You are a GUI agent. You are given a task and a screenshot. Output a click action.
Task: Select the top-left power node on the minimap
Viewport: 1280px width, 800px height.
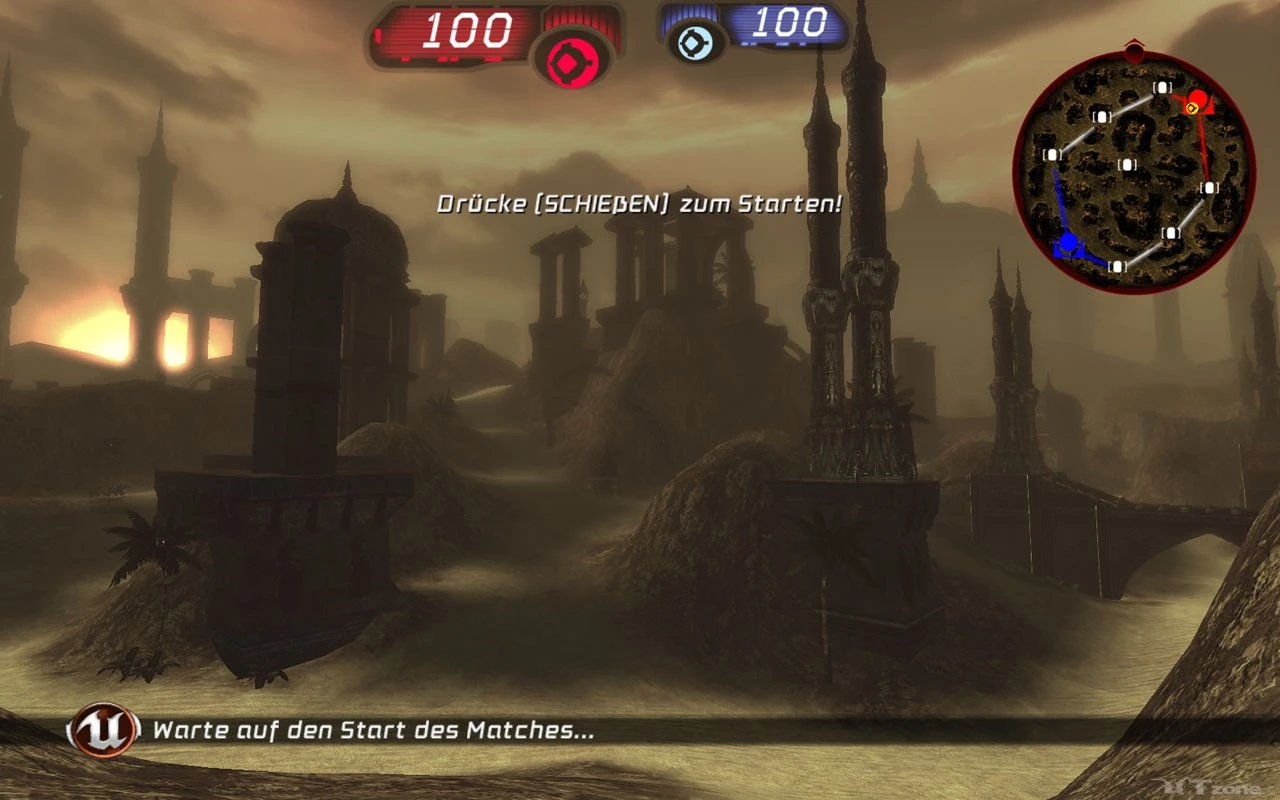[x=1103, y=118]
